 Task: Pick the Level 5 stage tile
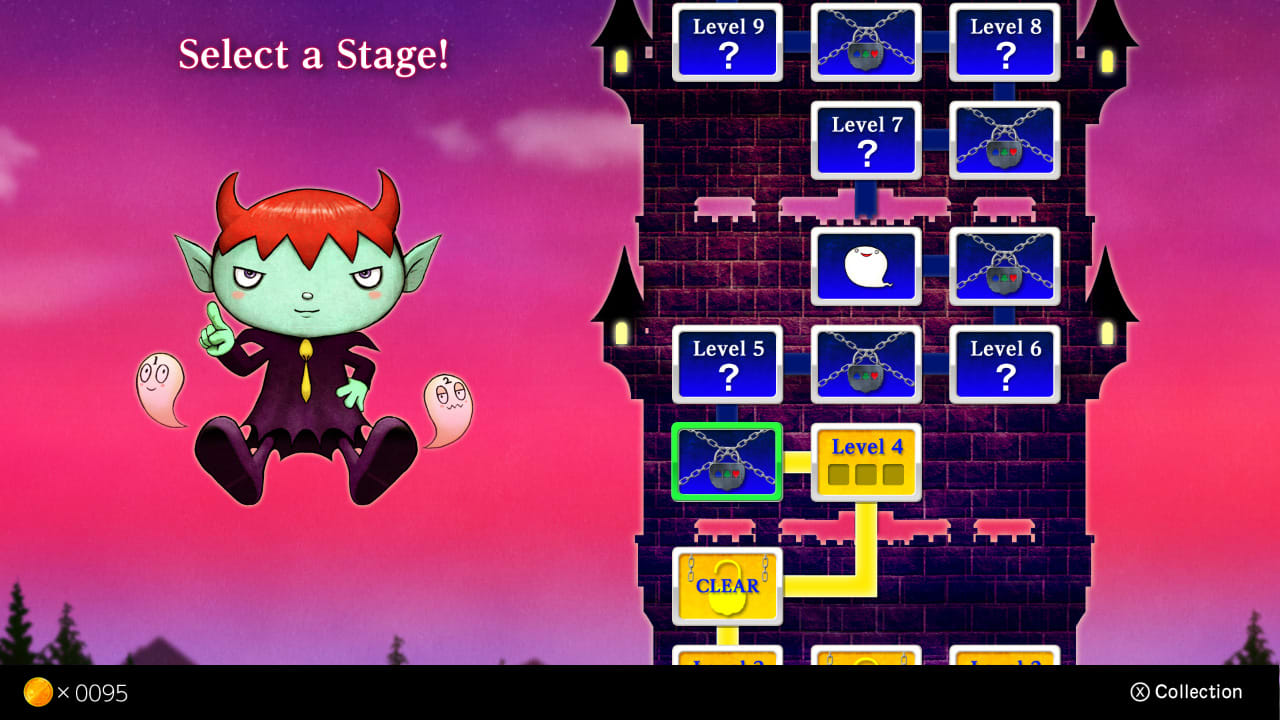click(727, 364)
